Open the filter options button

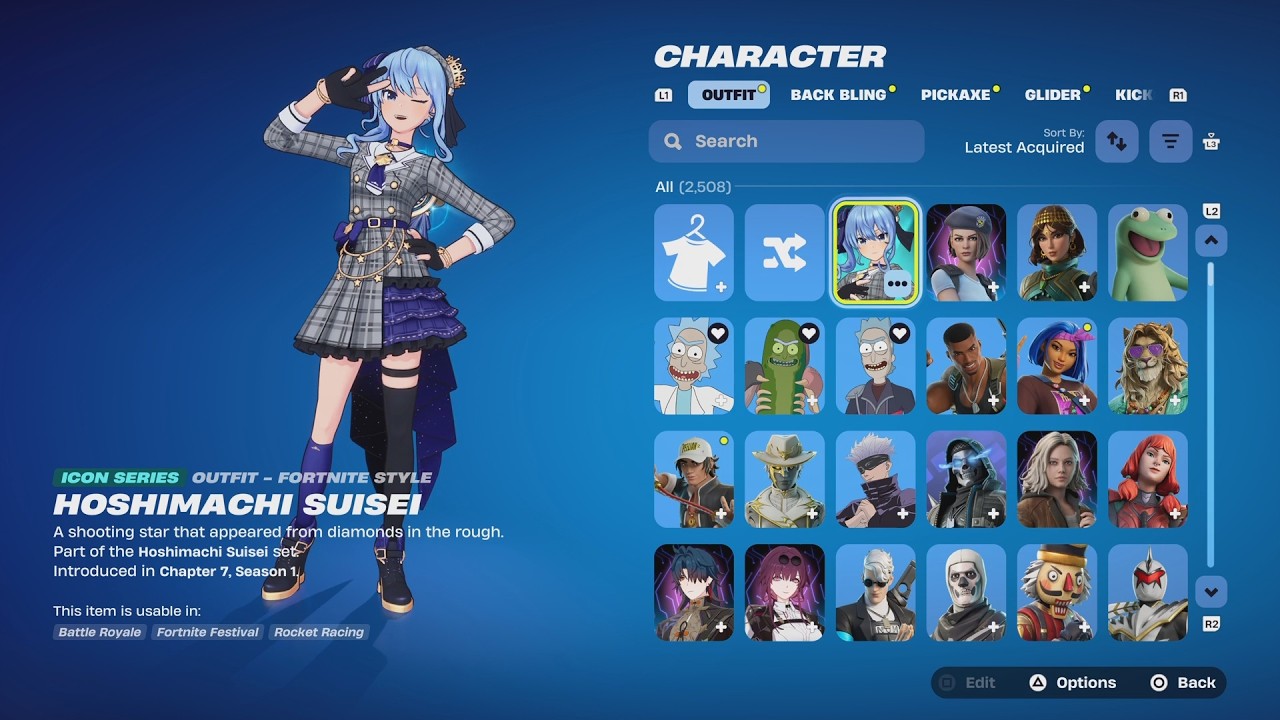tap(1170, 142)
